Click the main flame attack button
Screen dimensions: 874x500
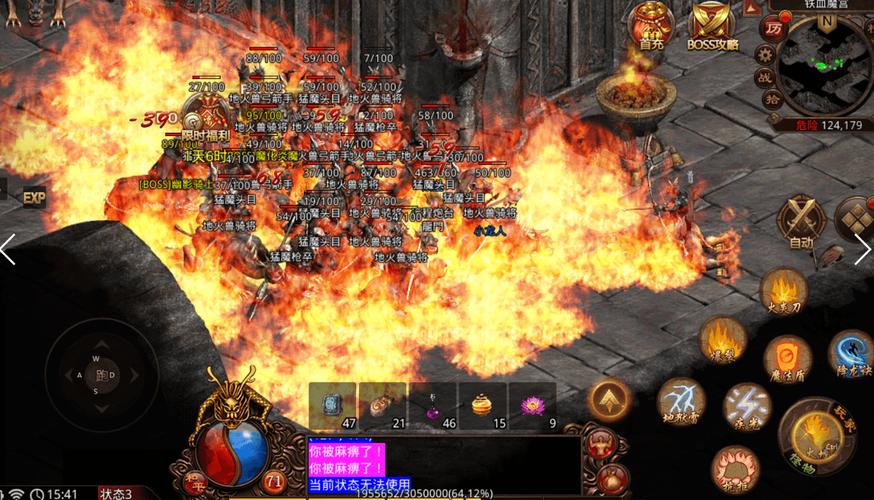pos(815,432)
